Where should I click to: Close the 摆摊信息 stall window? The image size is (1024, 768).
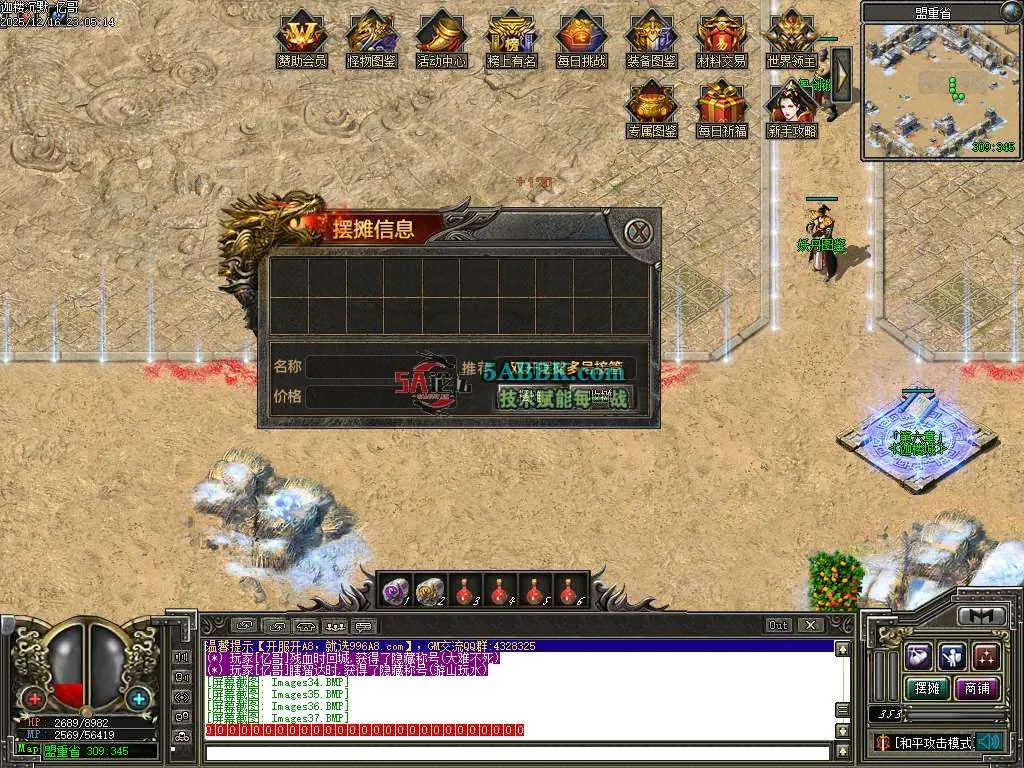point(638,232)
